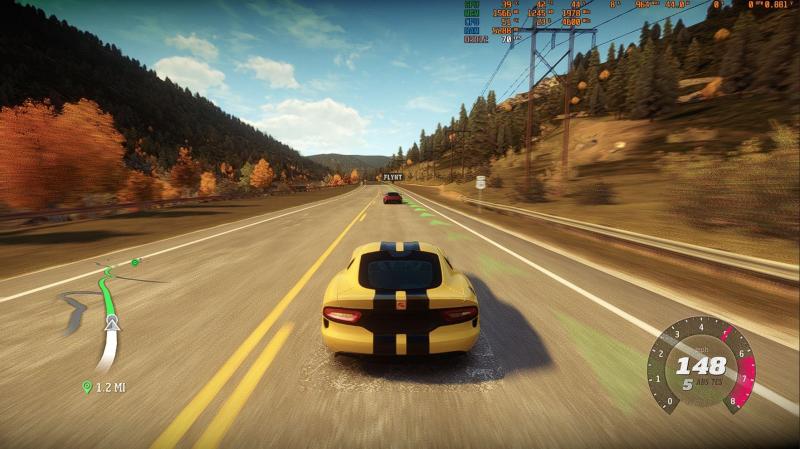This screenshot has width=800, height=449.
Task: Click the GPS route minimap
Action: click(x=106, y=315)
